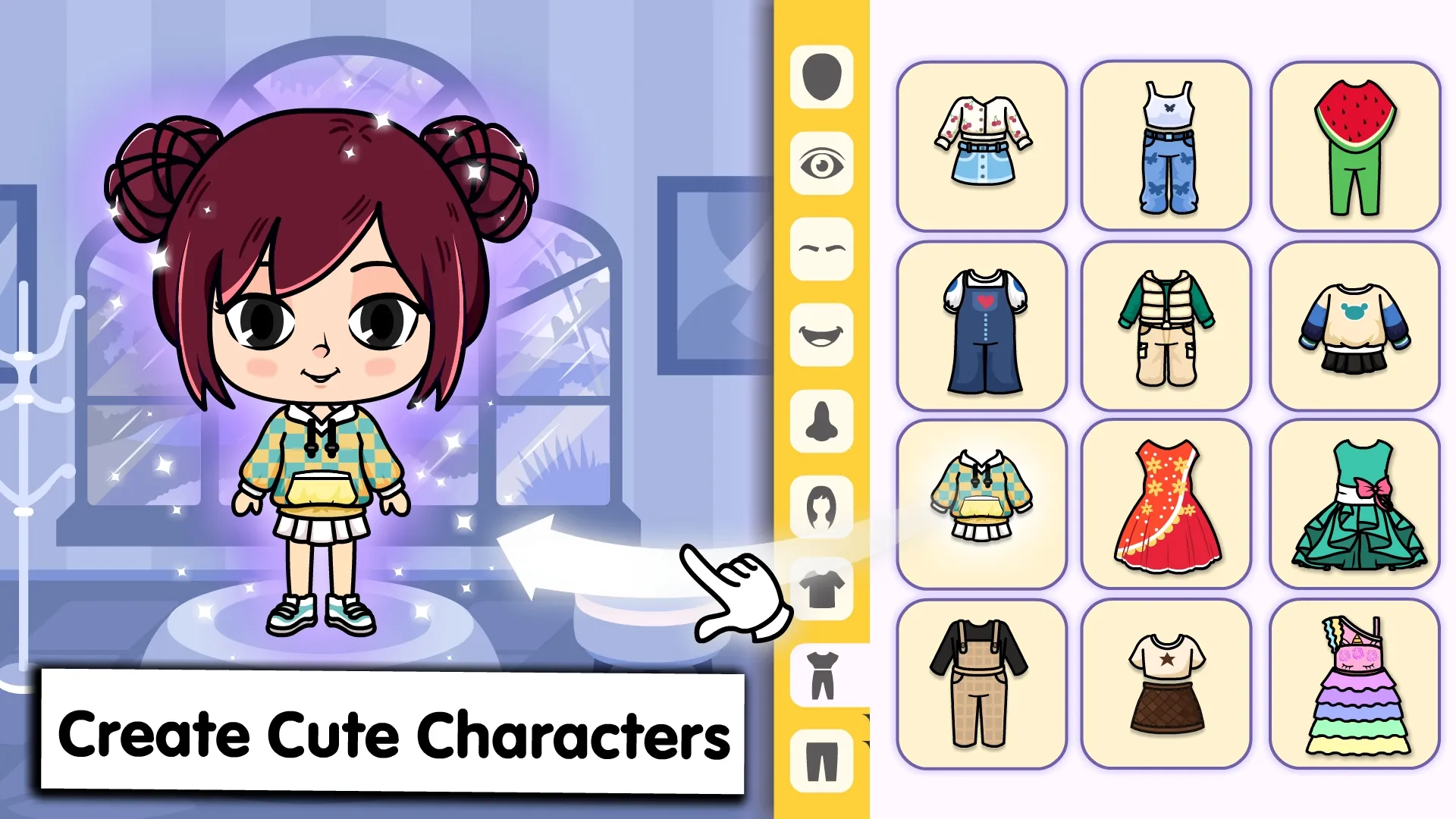
Task: Choose the butterfly tank top with jeans
Action: click(1166, 146)
